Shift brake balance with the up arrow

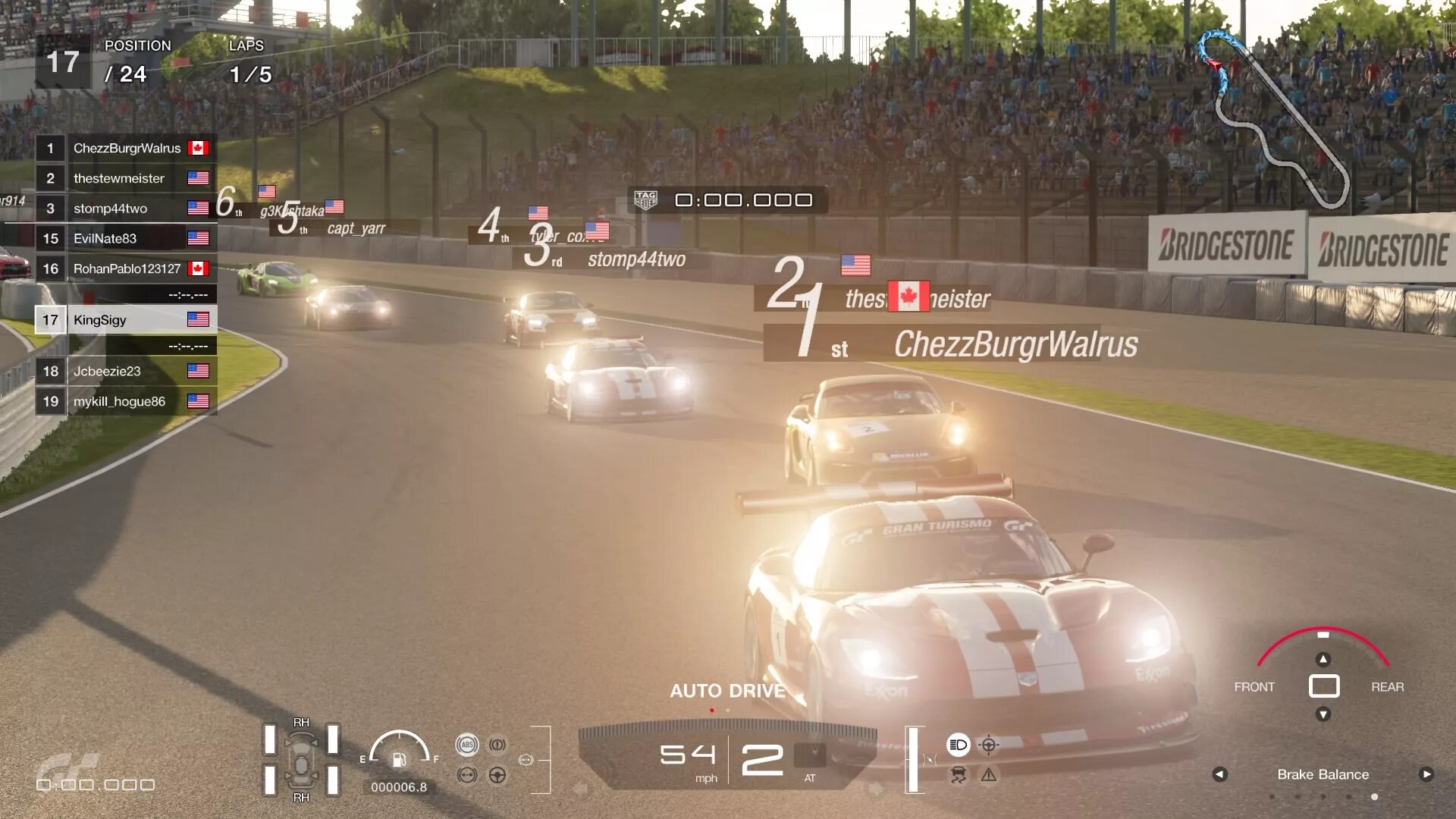click(x=1323, y=659)
